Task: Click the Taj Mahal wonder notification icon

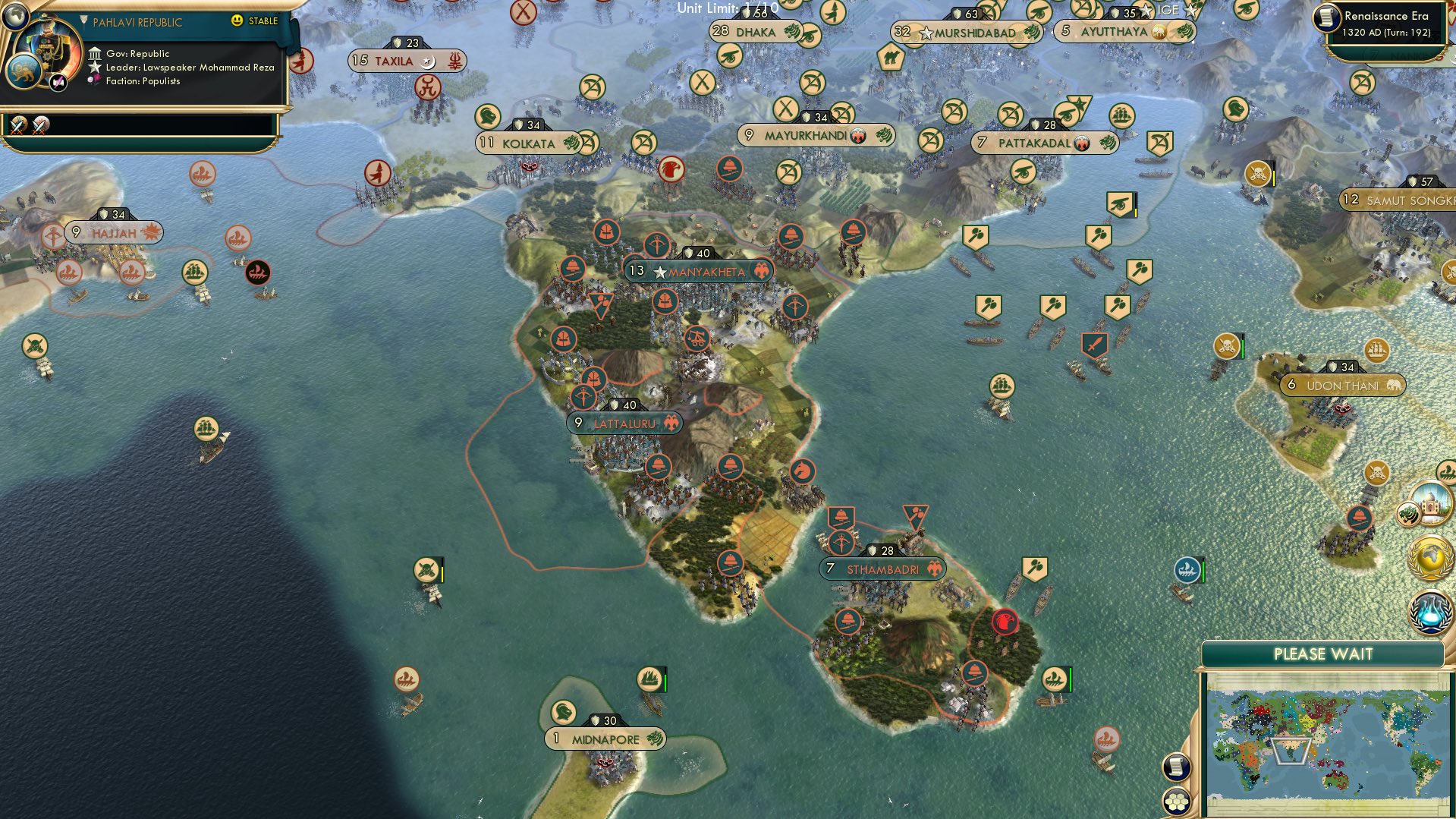Action: (1430, 505)
